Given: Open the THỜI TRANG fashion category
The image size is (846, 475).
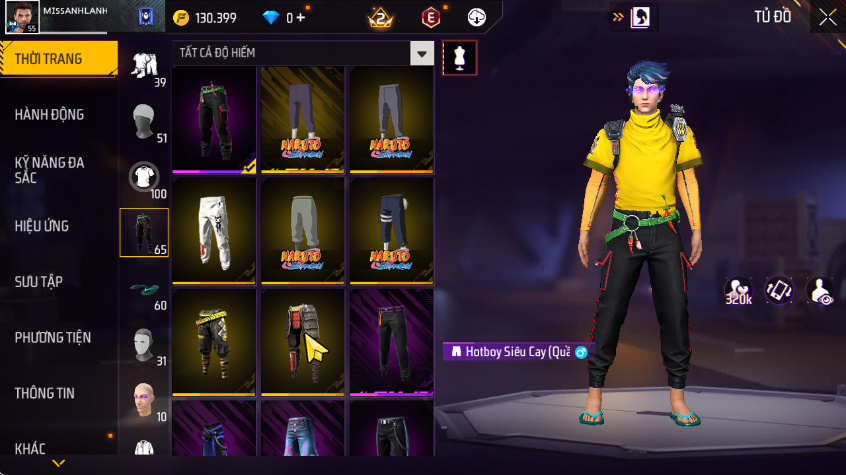Looking at the screenshot, I should (48, 59).
